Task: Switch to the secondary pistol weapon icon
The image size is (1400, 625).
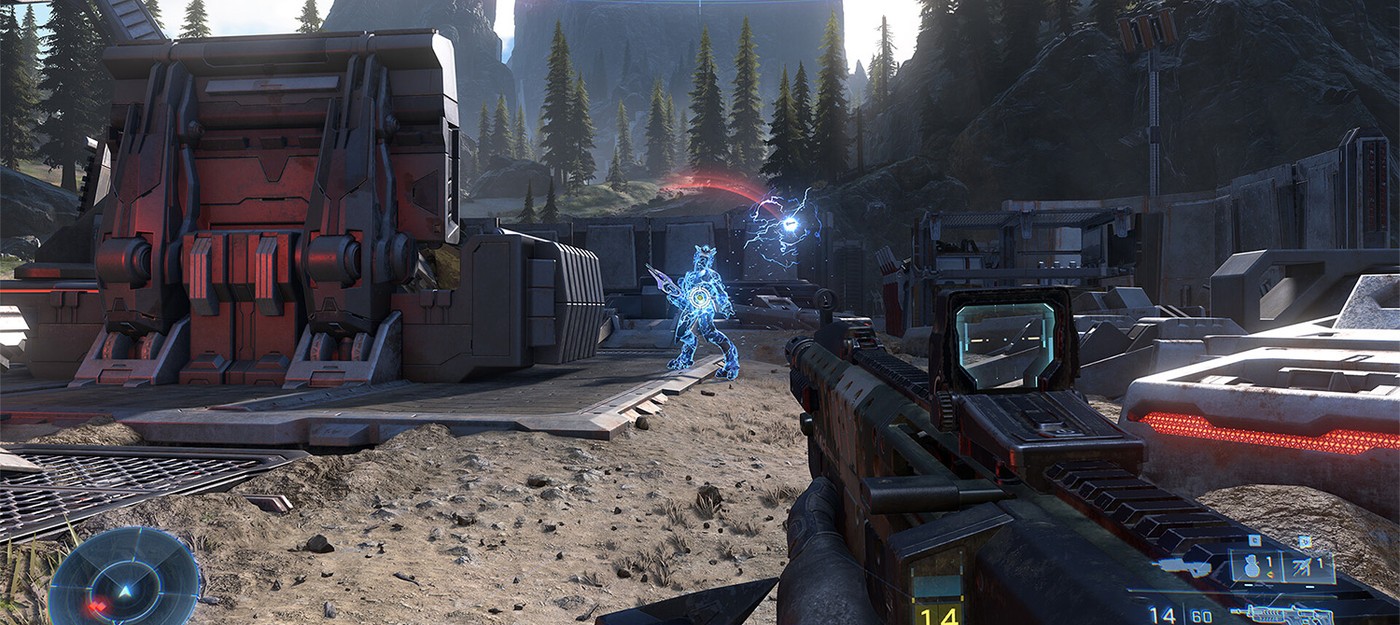Action: point(1182,567)
